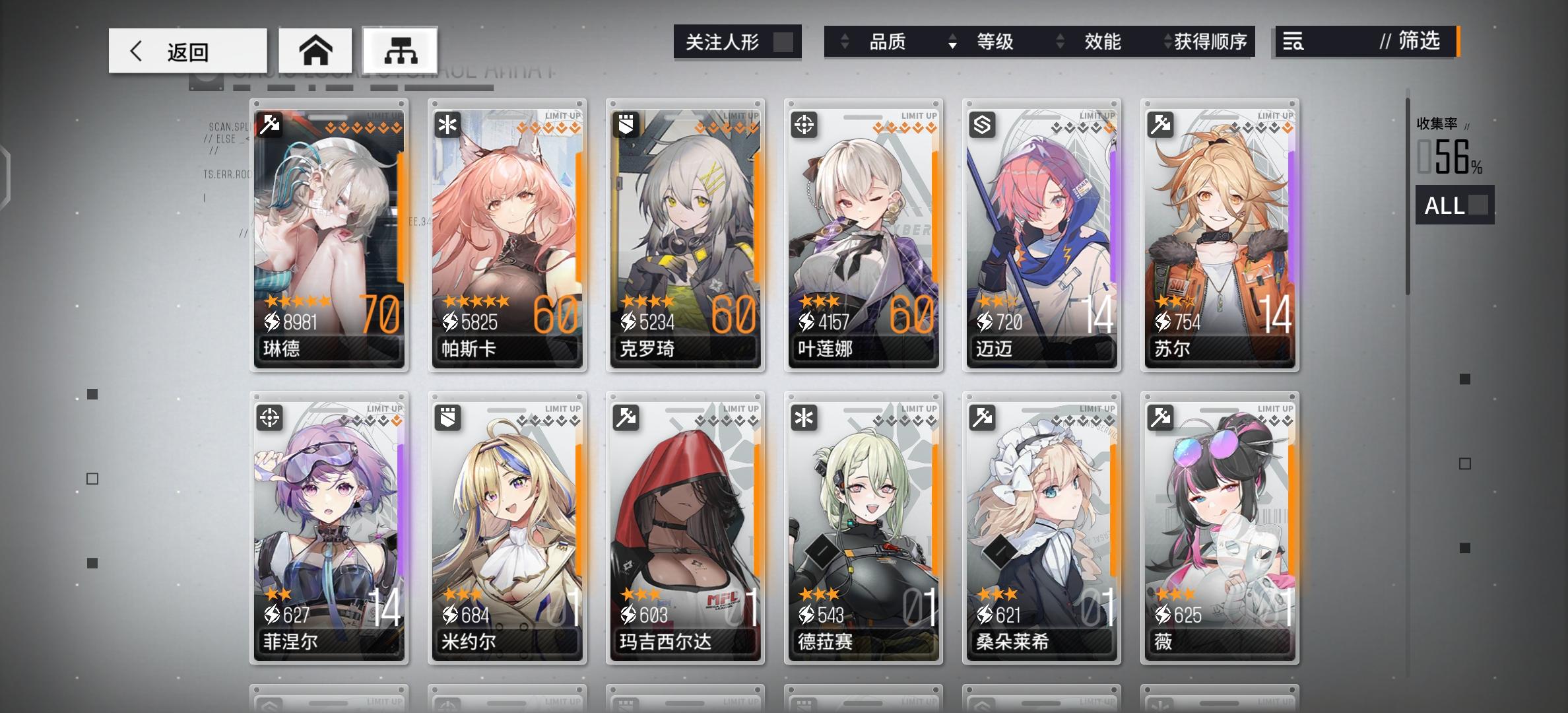Toggle the 关注人形 checkbox
The image size is (1568, 713).
[x=782, y=42]
